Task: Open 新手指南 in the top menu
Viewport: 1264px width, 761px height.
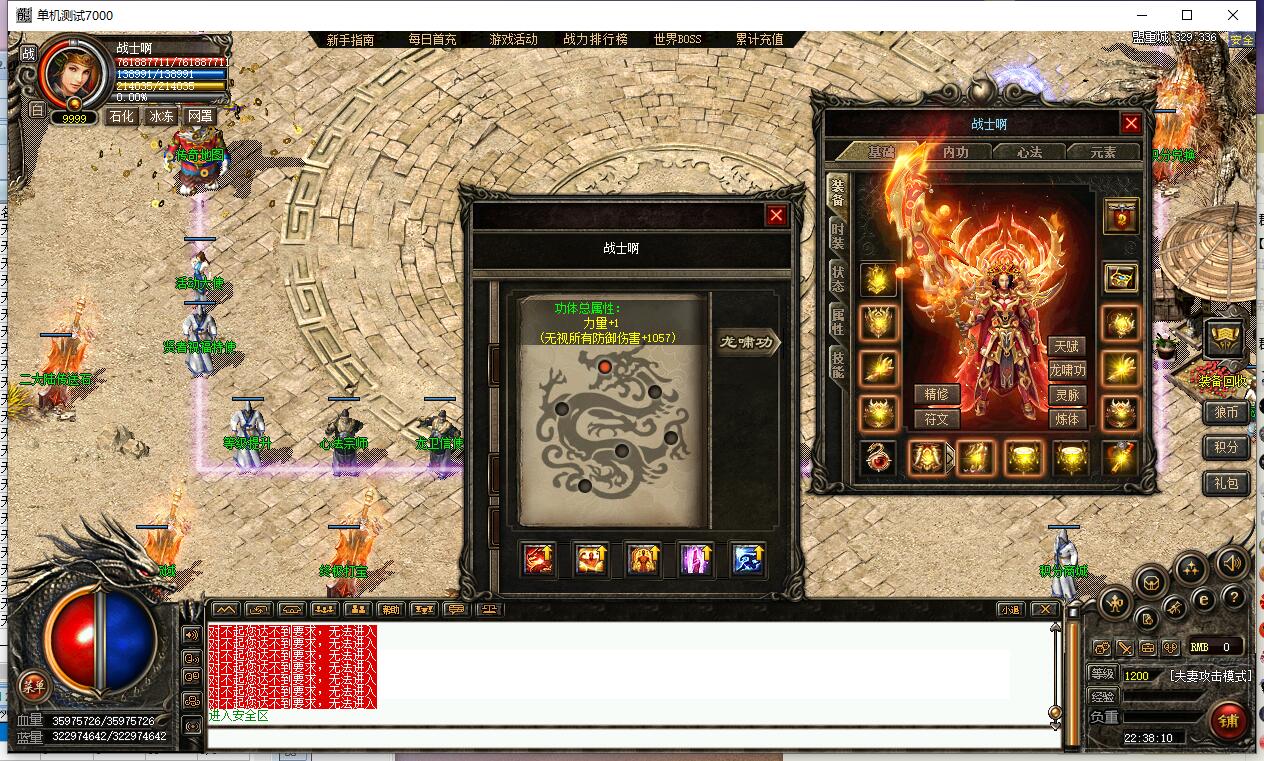Action: (x=350, y=40)
